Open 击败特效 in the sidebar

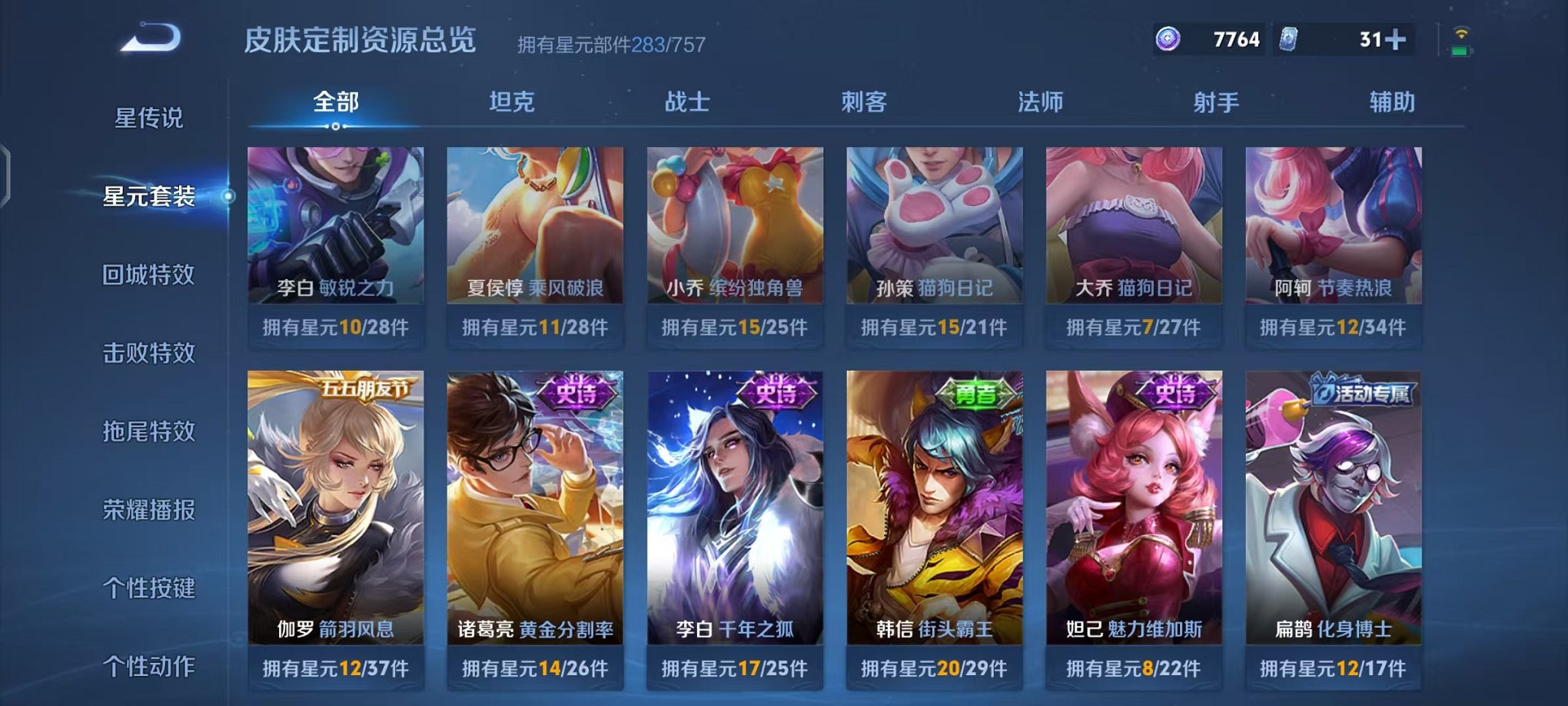148,354
